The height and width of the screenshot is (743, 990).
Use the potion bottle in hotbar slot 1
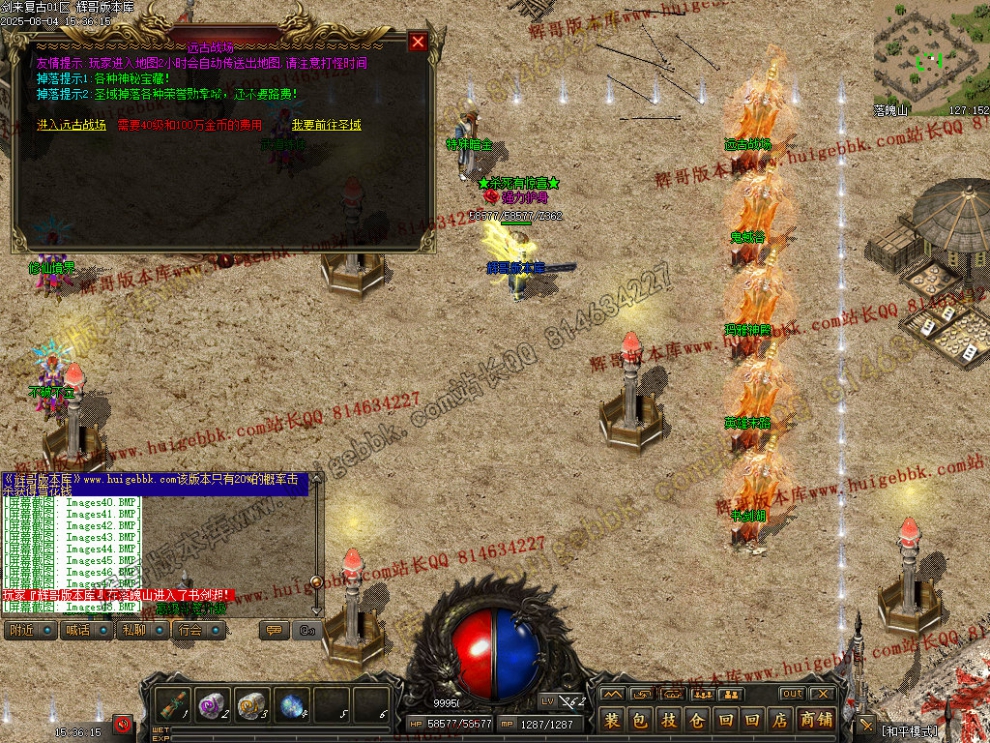[x=173, y=705]
